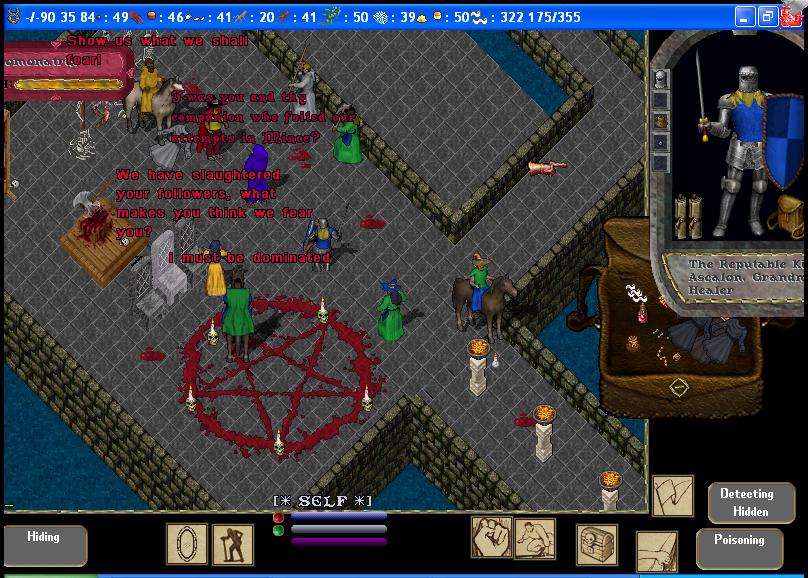808x578 pixels.
Task: Click the SELF status bar label
Action: (323, 500)
